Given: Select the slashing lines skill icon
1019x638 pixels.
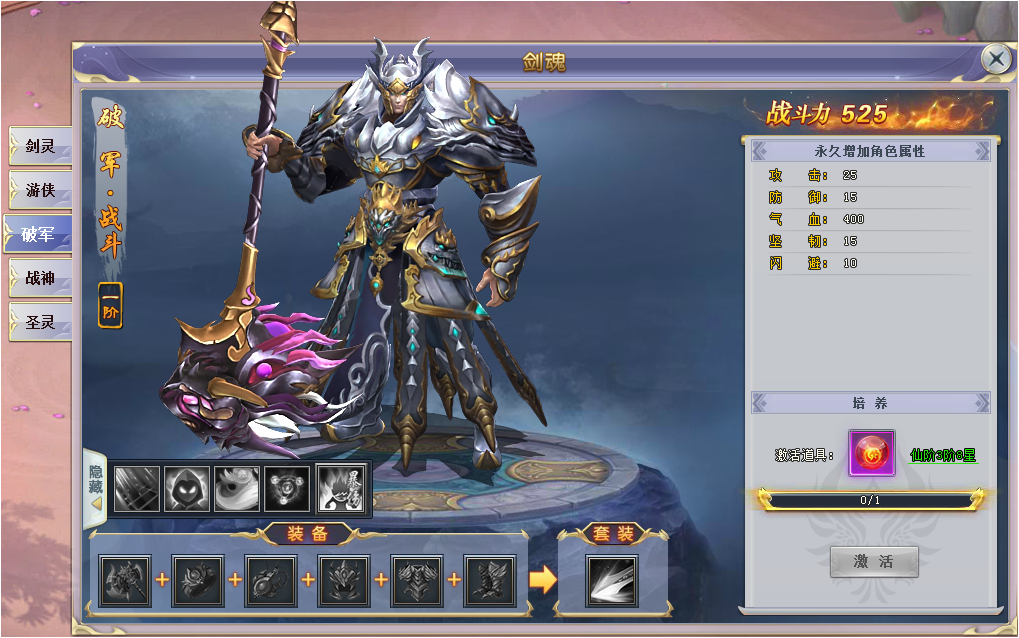Looking at the screenshot, I should (x=136, y=489).
